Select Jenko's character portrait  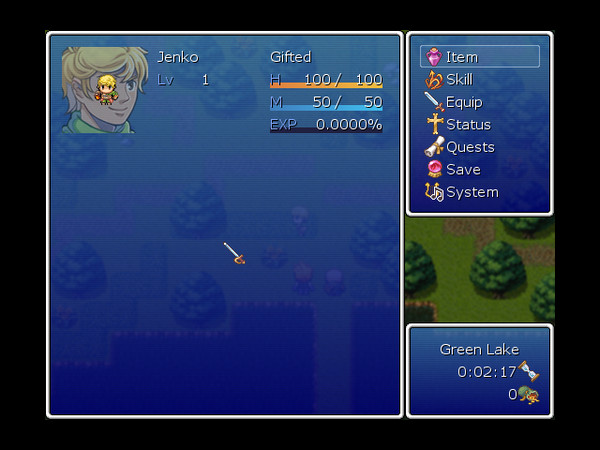[x=105, y=90]
